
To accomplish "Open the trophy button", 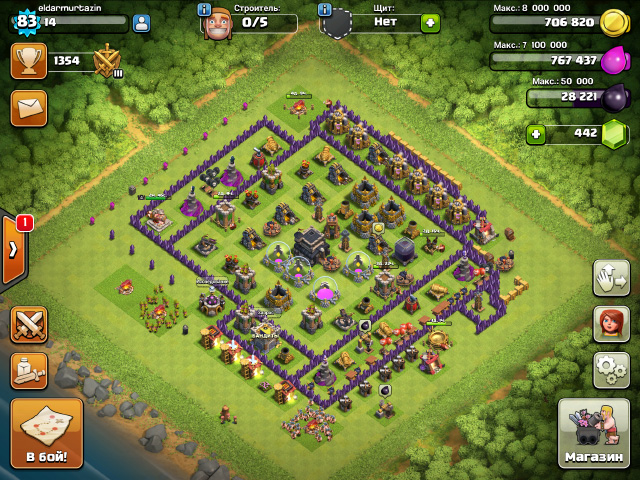I will click(x=29, y=61).
